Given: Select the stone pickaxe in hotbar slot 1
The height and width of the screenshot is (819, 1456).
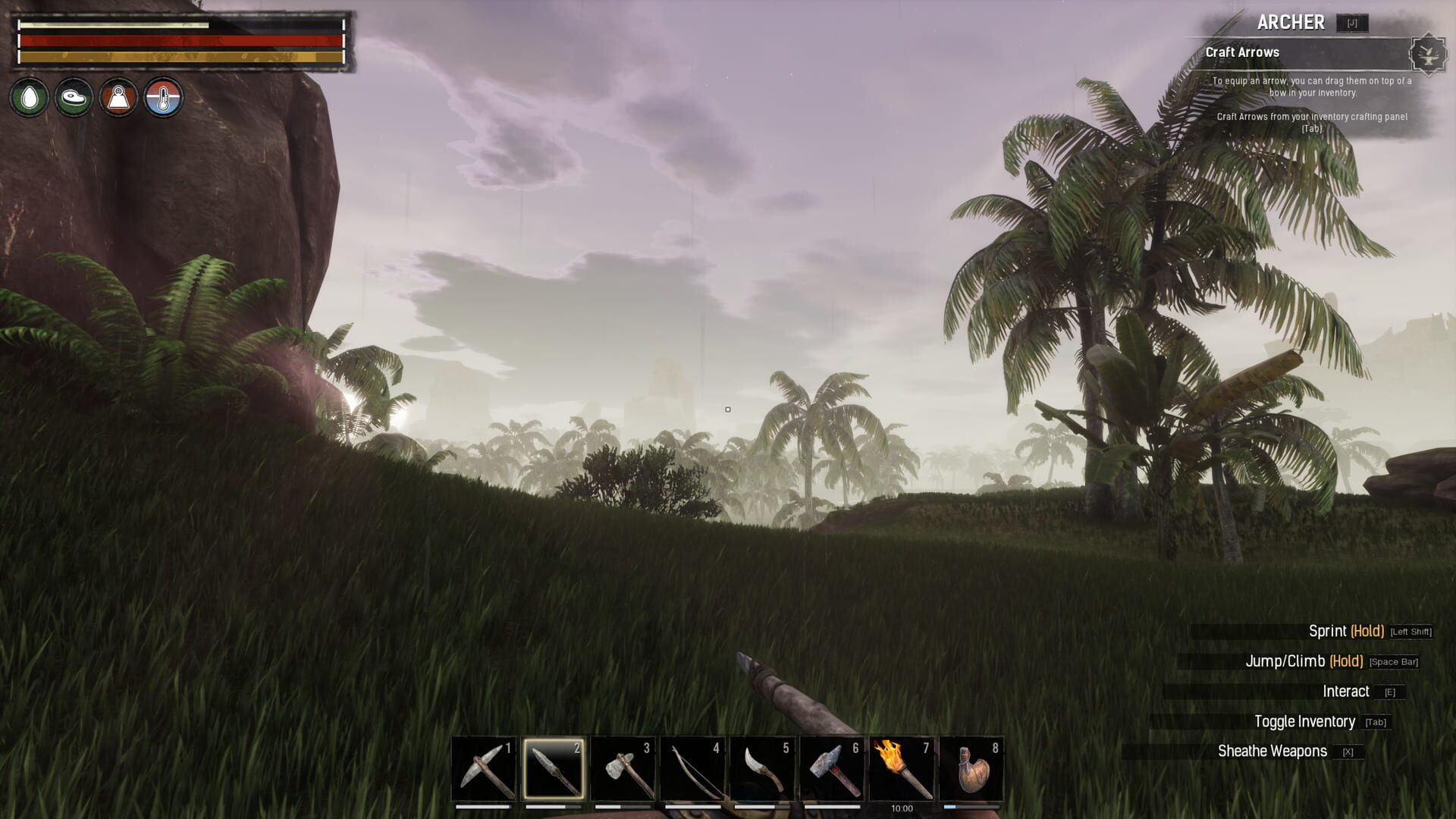Looking at the screenshot, I should pyautogui.click(x=484, y=768).
